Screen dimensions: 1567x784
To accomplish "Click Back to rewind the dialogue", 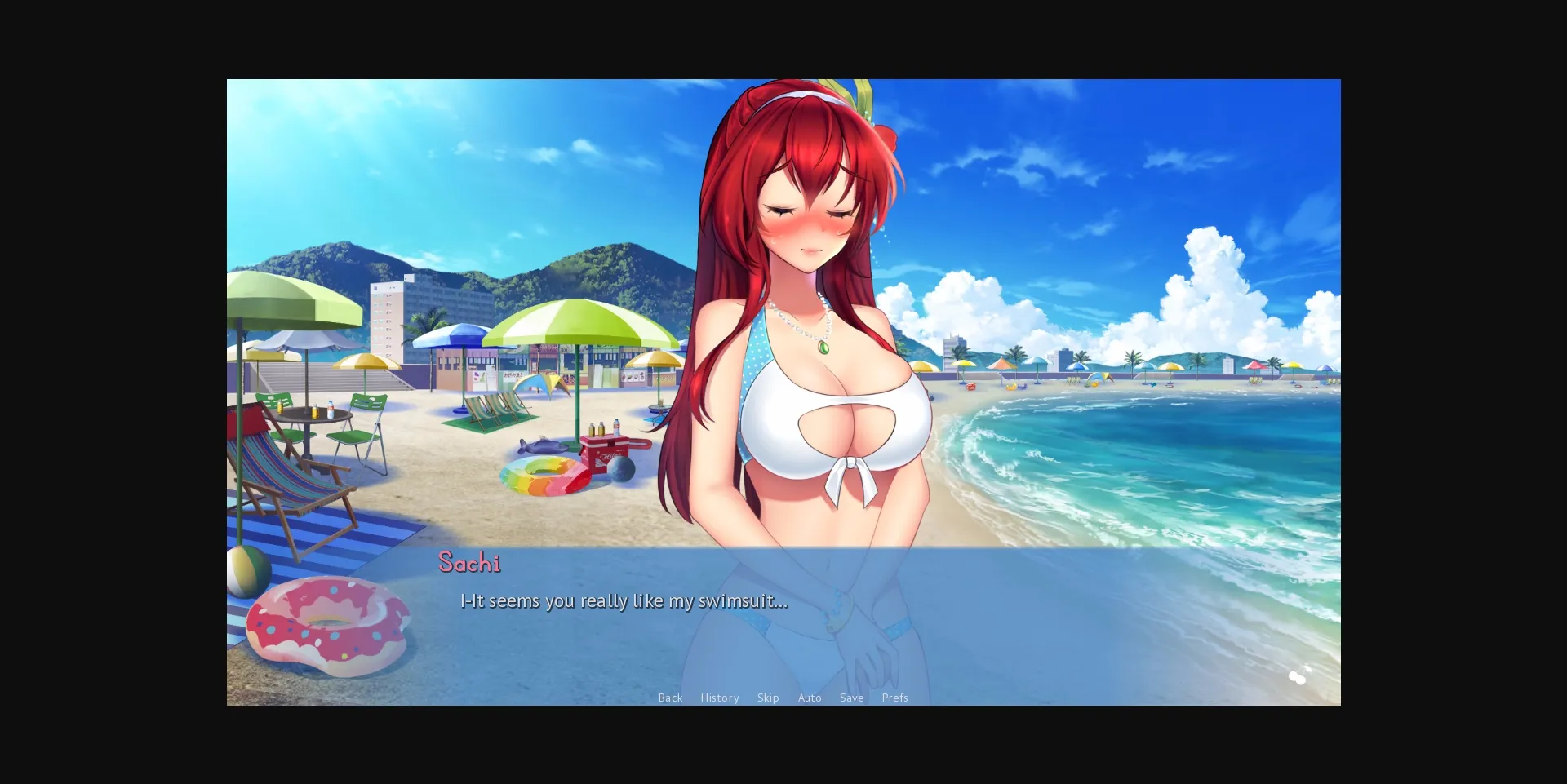I will (x=670, y=698).
